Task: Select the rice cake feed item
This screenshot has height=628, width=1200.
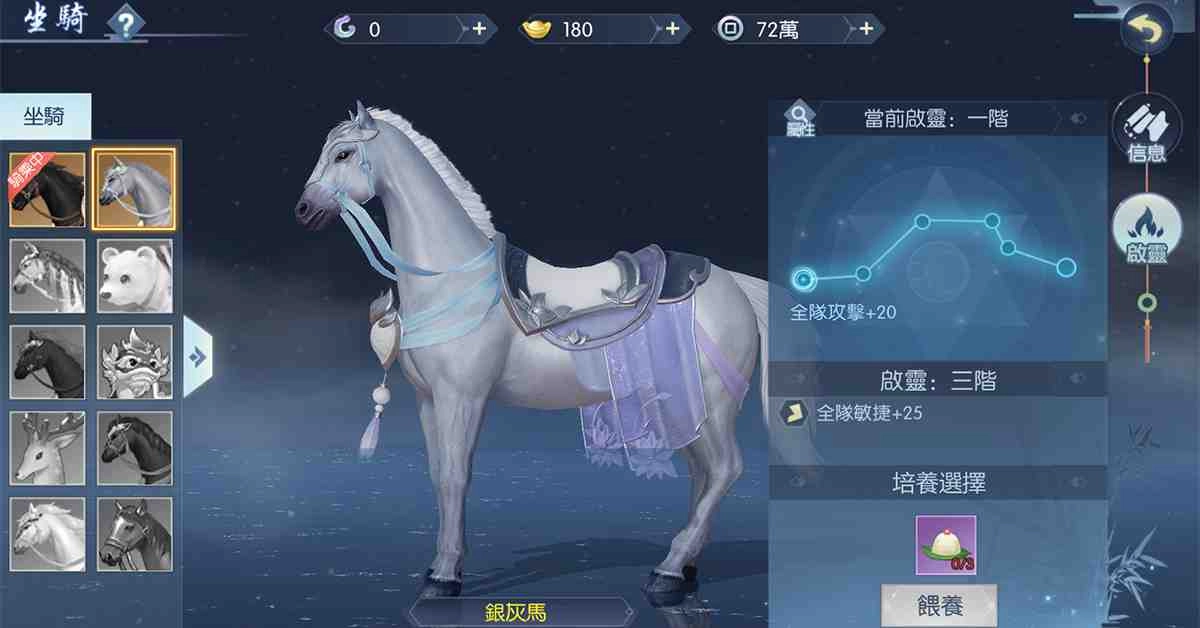Action: (945, 545)
